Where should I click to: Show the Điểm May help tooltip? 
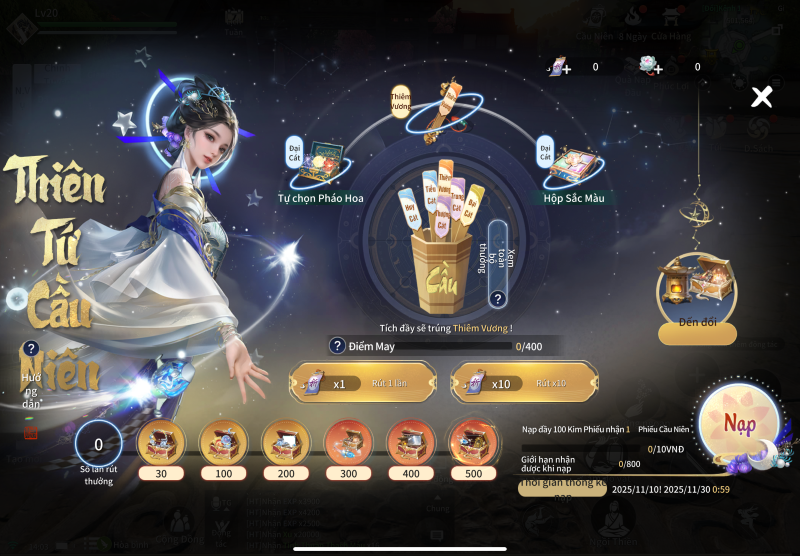click(x=338, y=345)
